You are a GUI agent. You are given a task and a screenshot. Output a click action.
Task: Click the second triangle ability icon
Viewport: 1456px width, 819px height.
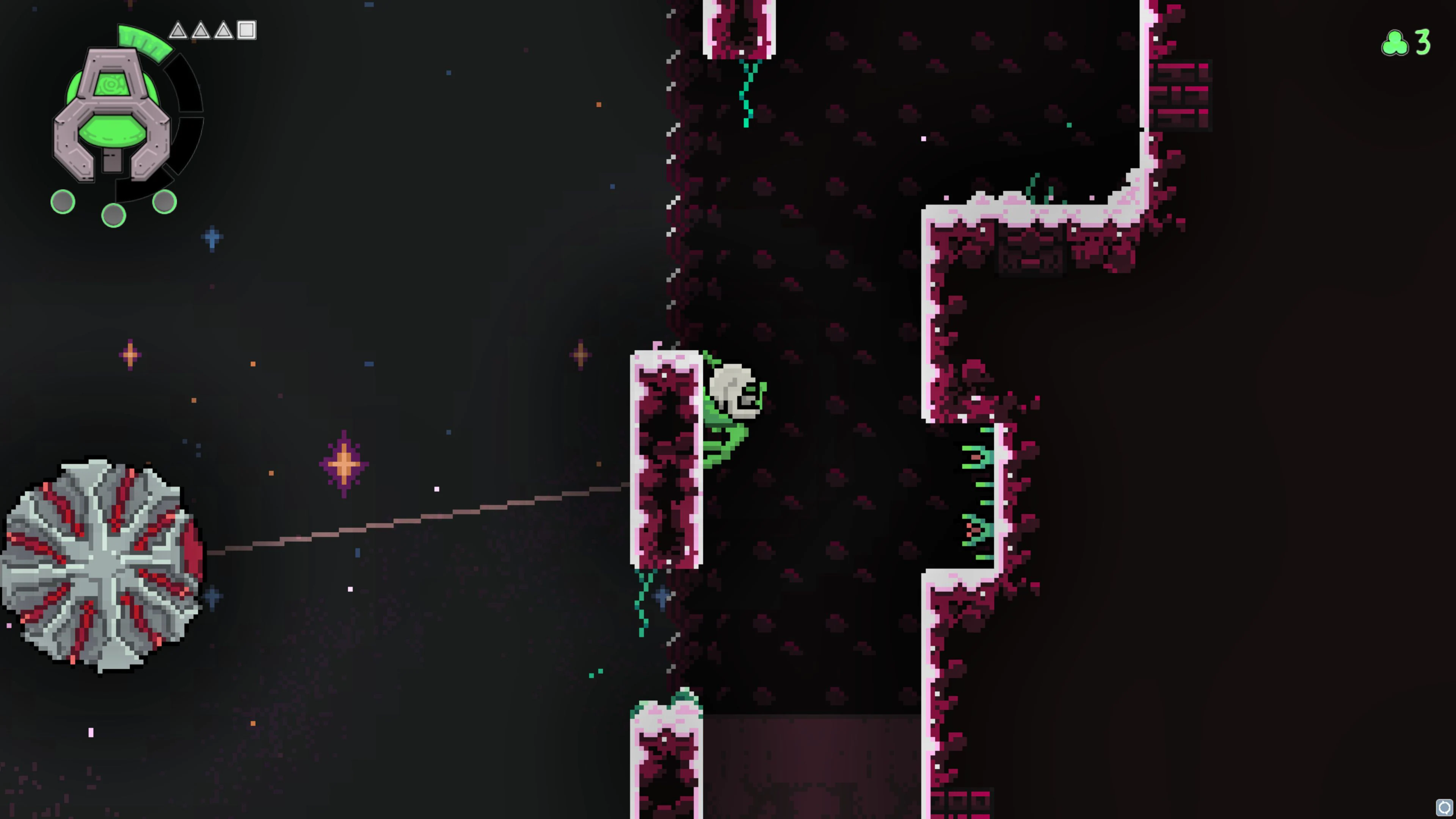(201, 30)
